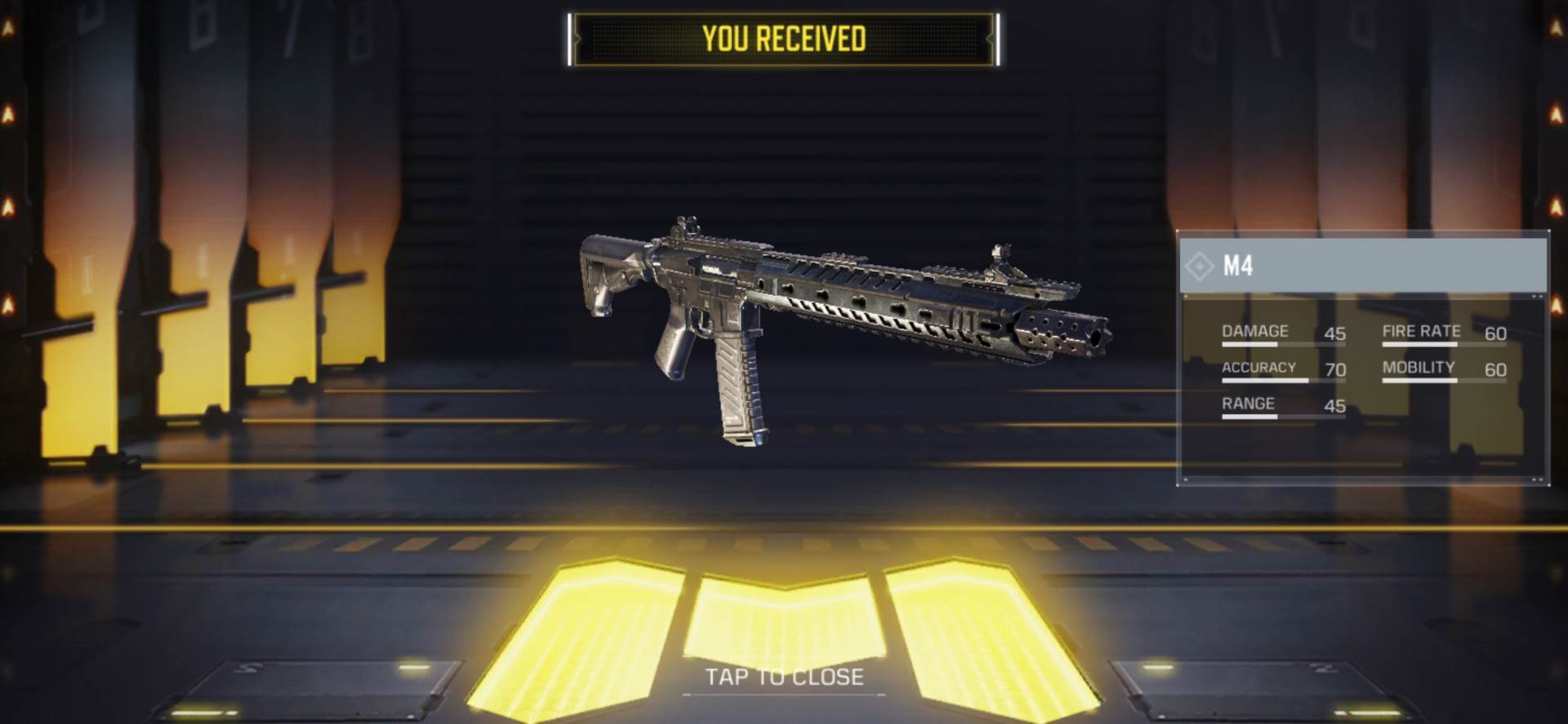Screen dimensions: 1568x724
Task: Tap to close the reward screen
Action: click(x=784, y=677)
